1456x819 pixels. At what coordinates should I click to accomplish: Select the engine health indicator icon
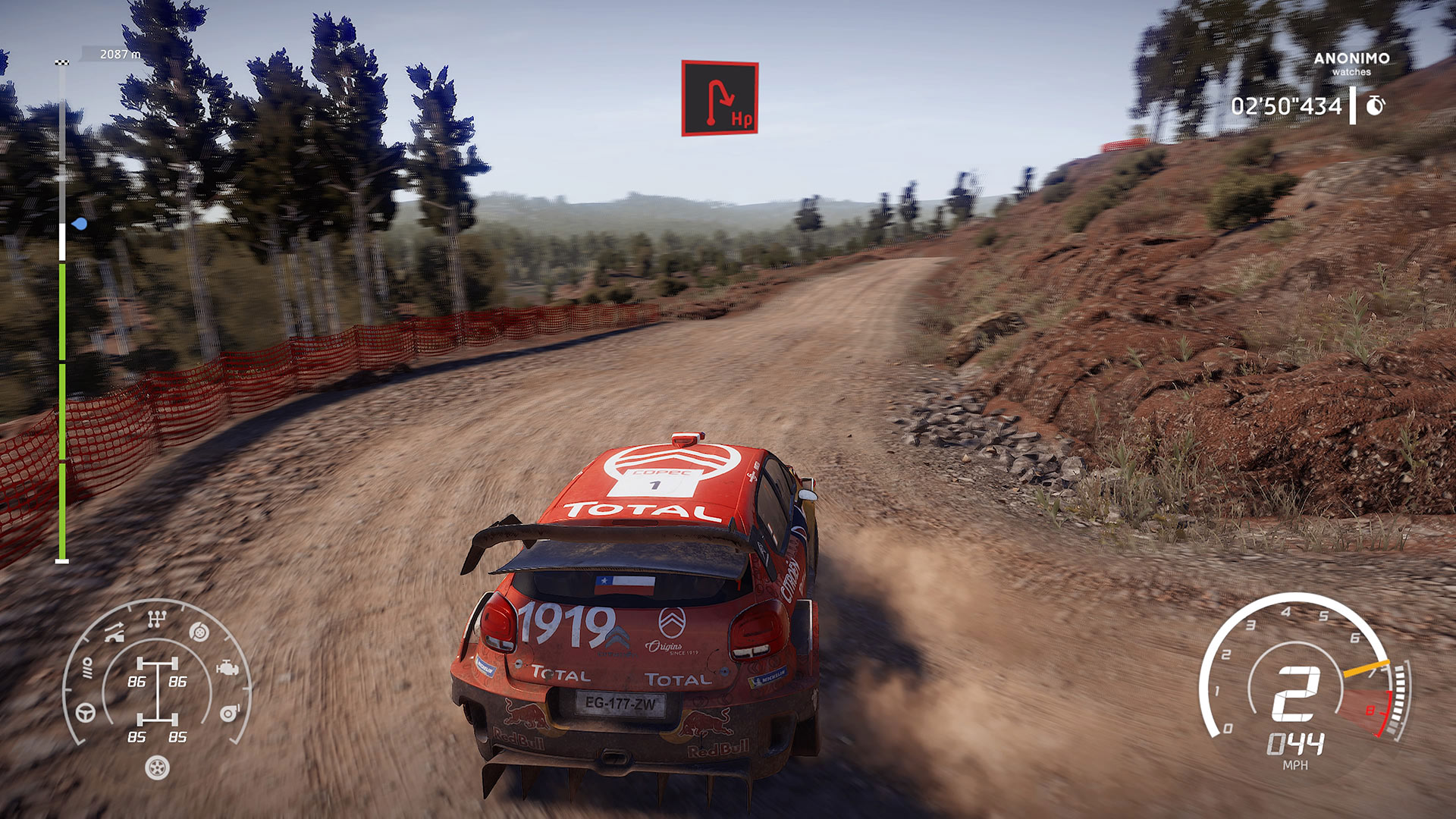tap(227, 668)
